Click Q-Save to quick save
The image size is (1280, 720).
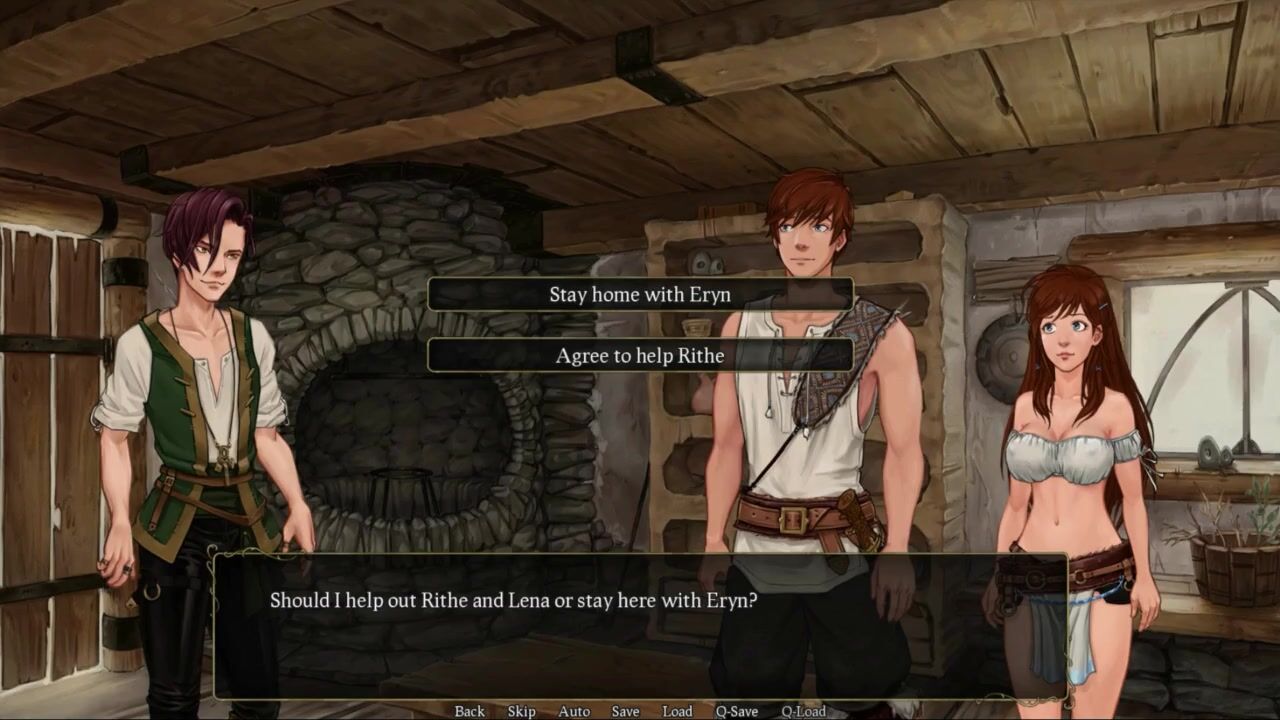(x=736, y=711)
